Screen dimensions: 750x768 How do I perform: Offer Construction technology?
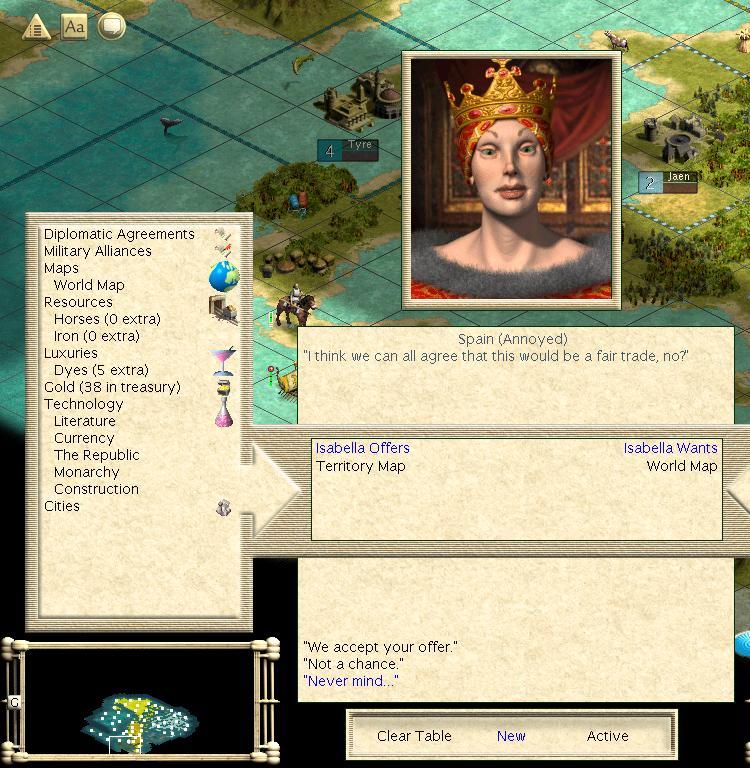click(96, 489)
